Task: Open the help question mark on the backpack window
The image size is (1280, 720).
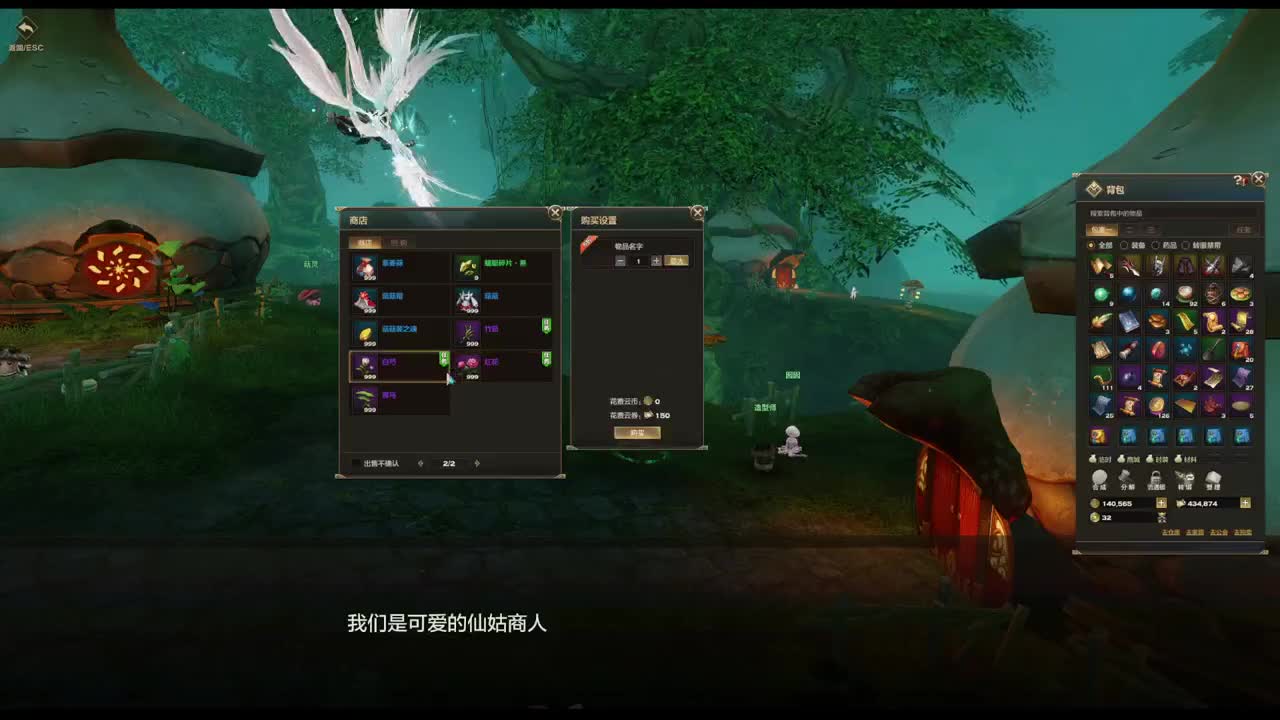Action: click(1238, 179)
